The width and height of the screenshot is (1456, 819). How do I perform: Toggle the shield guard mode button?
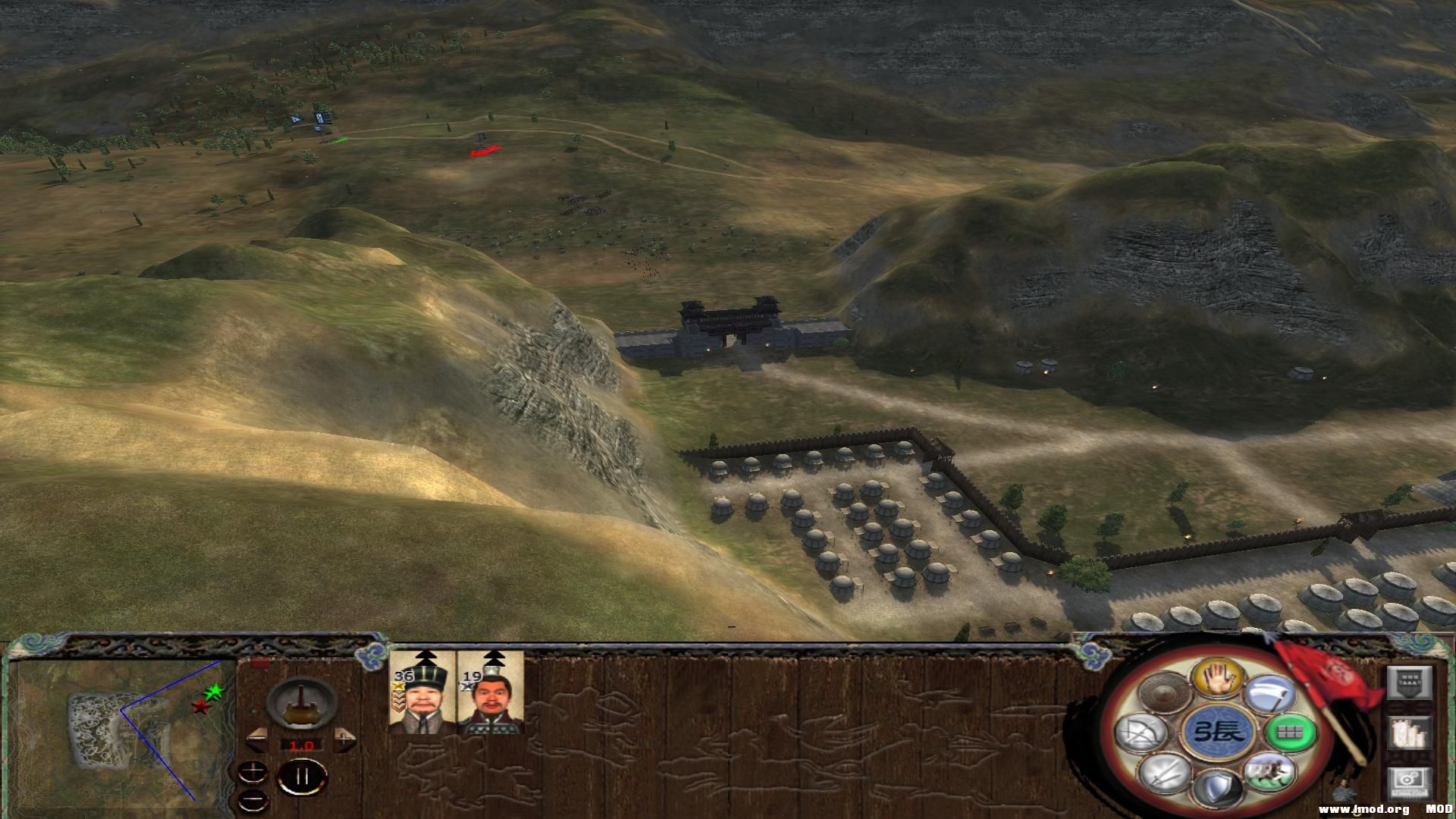(x=1217, y=789)
